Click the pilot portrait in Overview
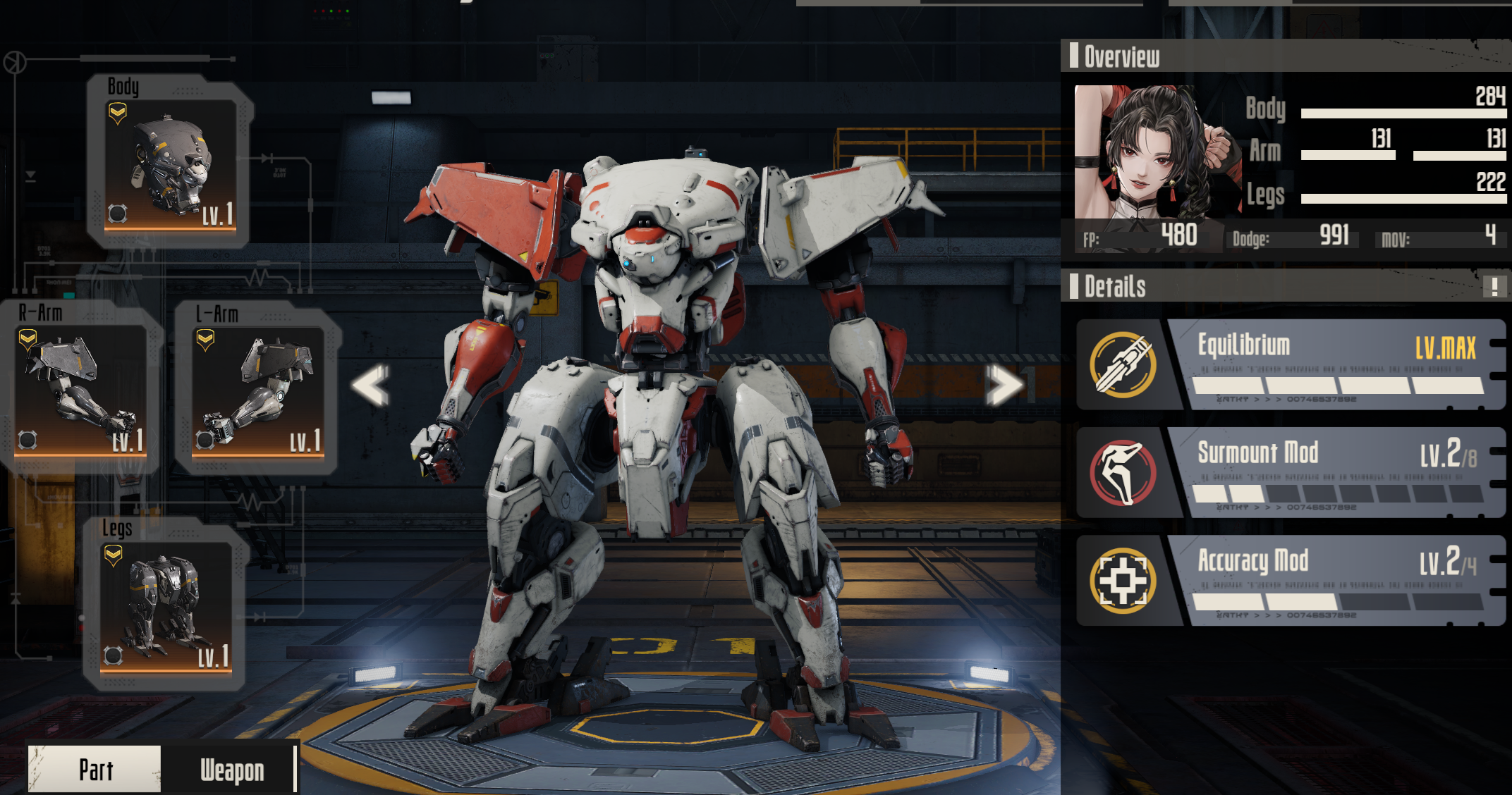 pos(1157,152)
